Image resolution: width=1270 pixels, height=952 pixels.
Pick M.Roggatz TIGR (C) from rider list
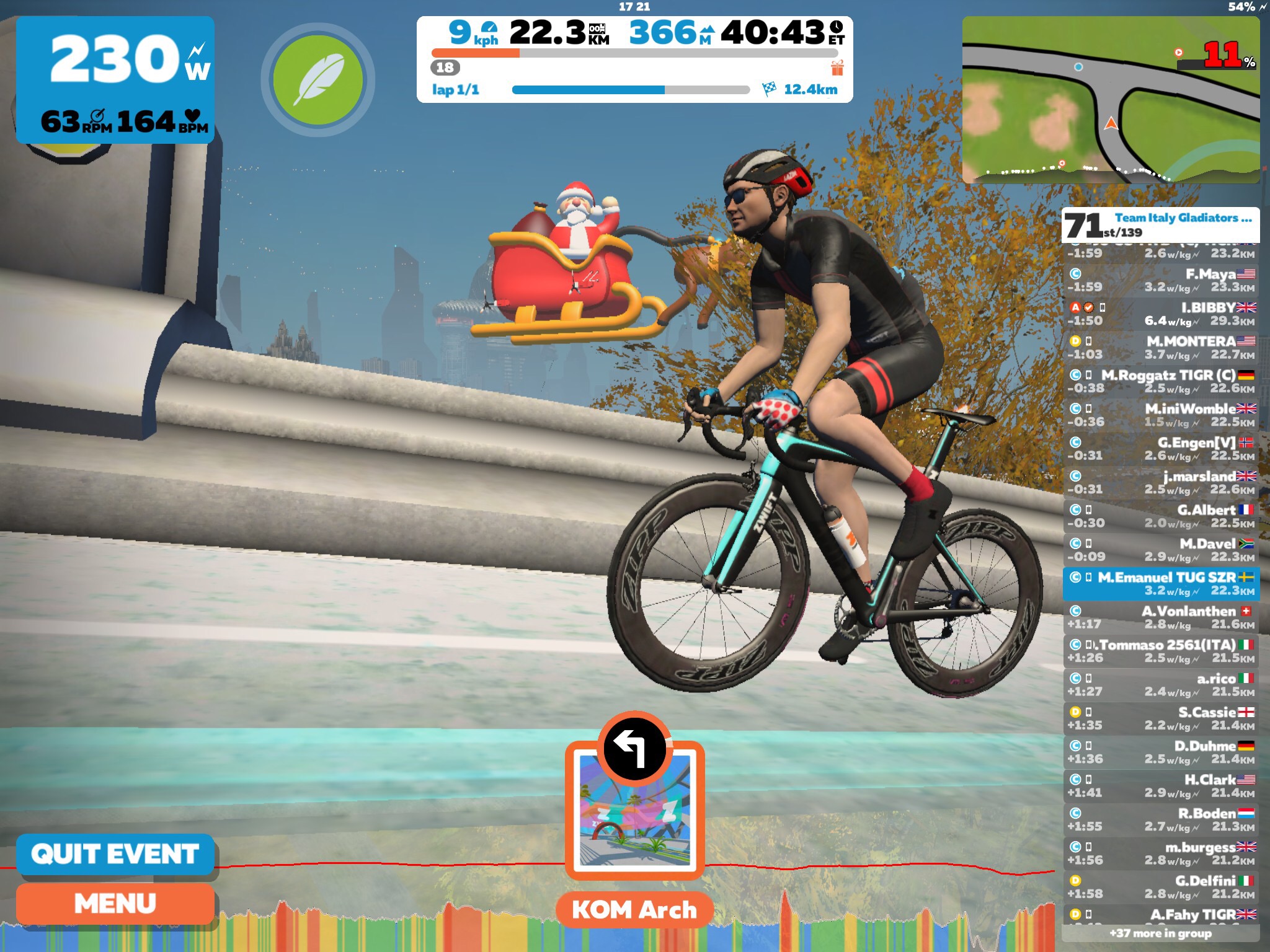pos(1161,382)
